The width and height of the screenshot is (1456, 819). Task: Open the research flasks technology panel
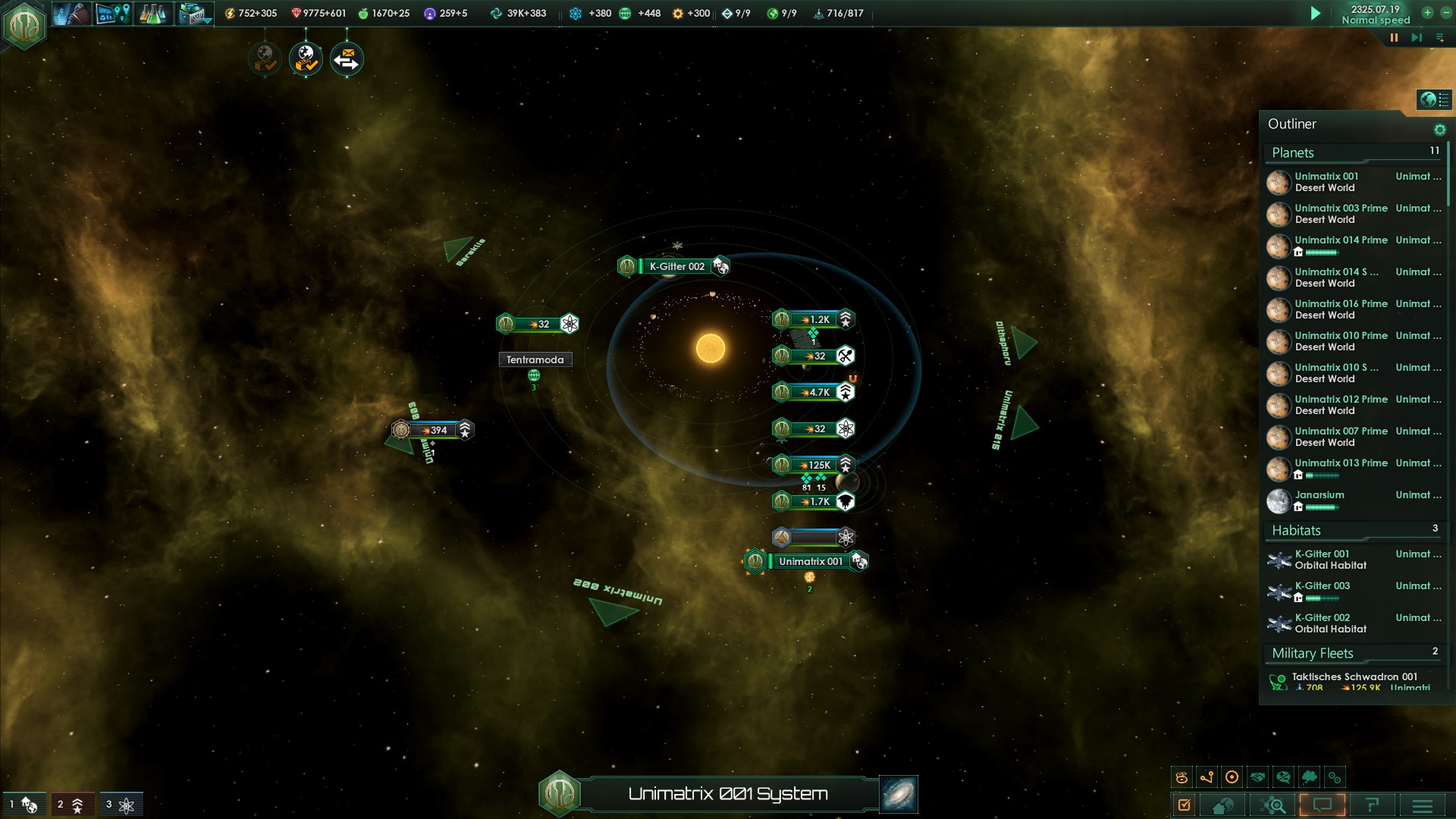coord(152,14)
